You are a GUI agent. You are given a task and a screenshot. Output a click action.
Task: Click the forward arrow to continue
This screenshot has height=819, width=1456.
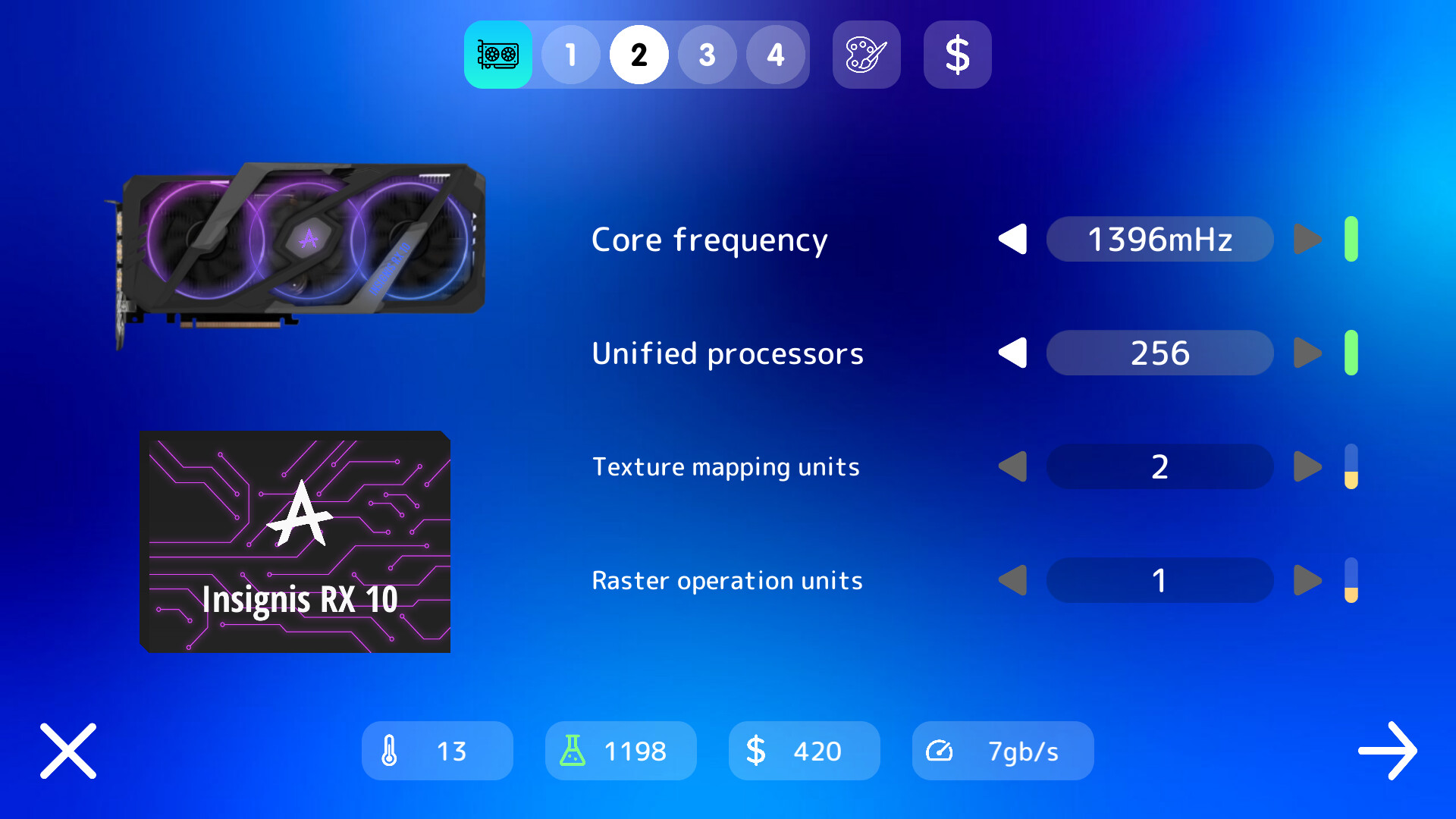1387,751
